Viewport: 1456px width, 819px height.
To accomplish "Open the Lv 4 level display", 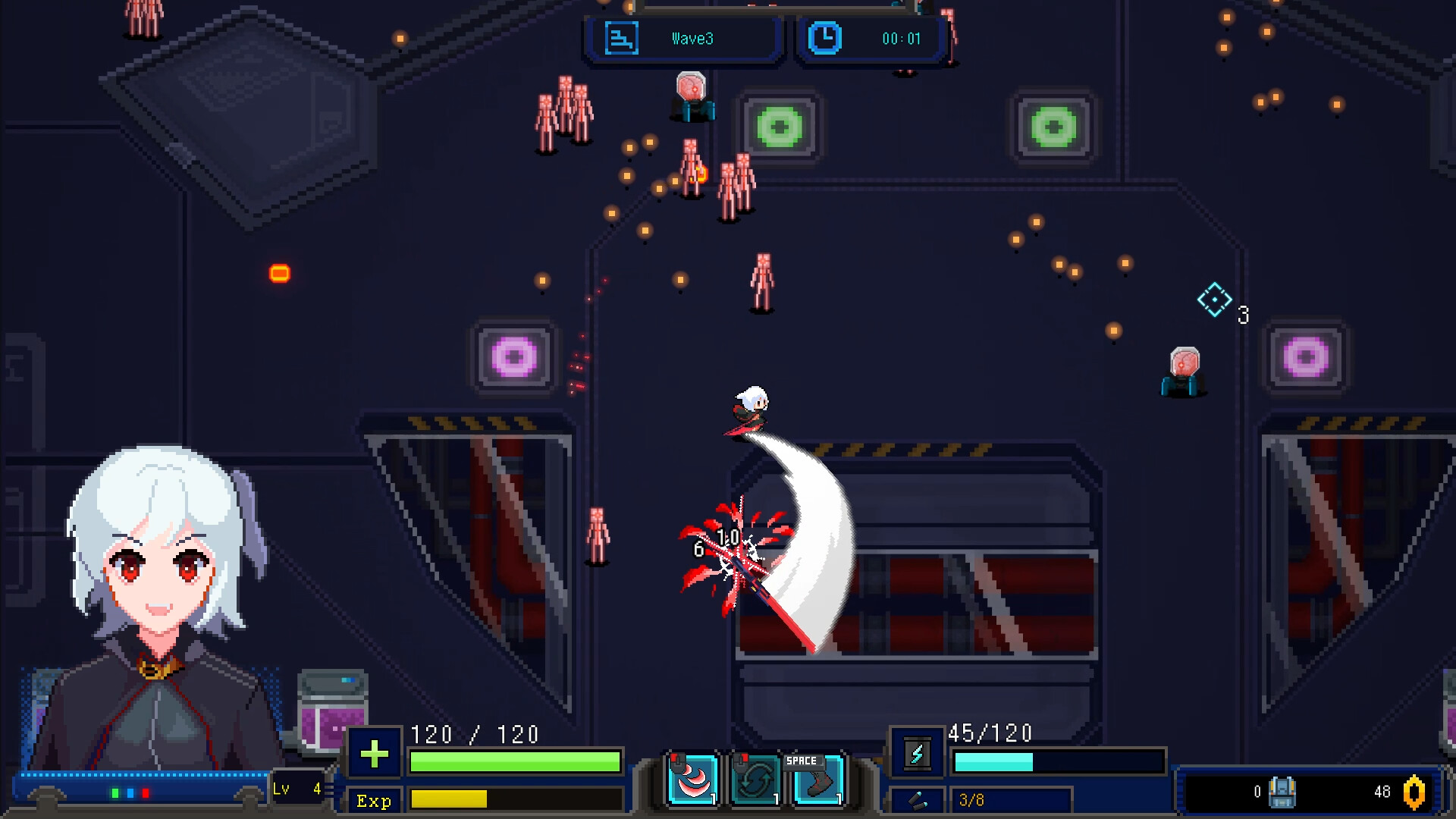I will [298, 789].
